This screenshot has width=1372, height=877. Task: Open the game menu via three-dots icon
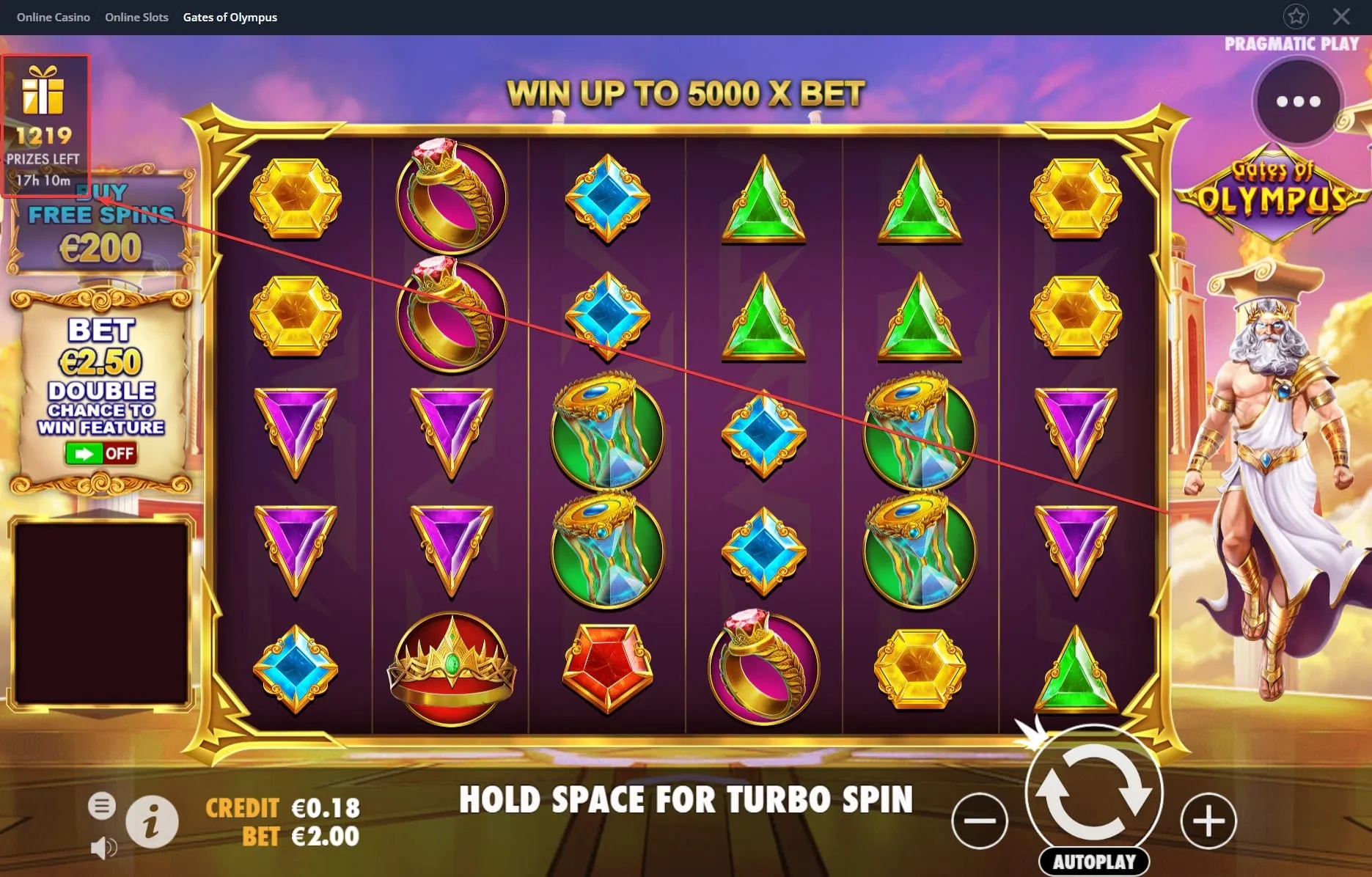tap(1296, 102)
